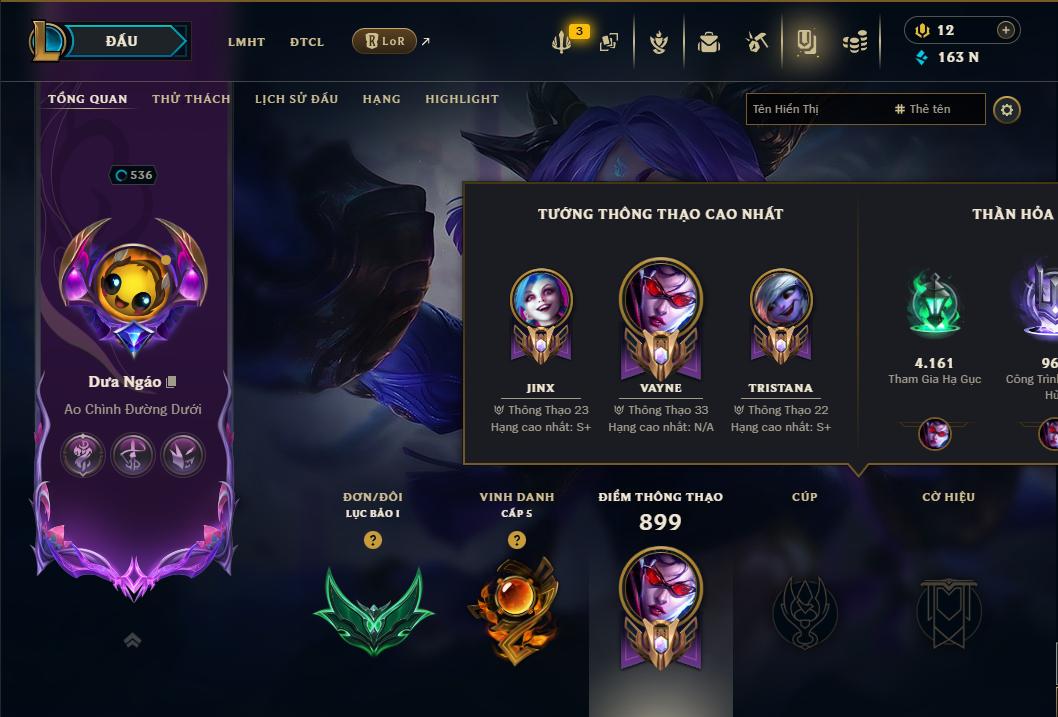Image resolution: width=1058 pixels, height=717 pixels.
Task: Open the THỬ THÁCH tab
Action: 191,99
